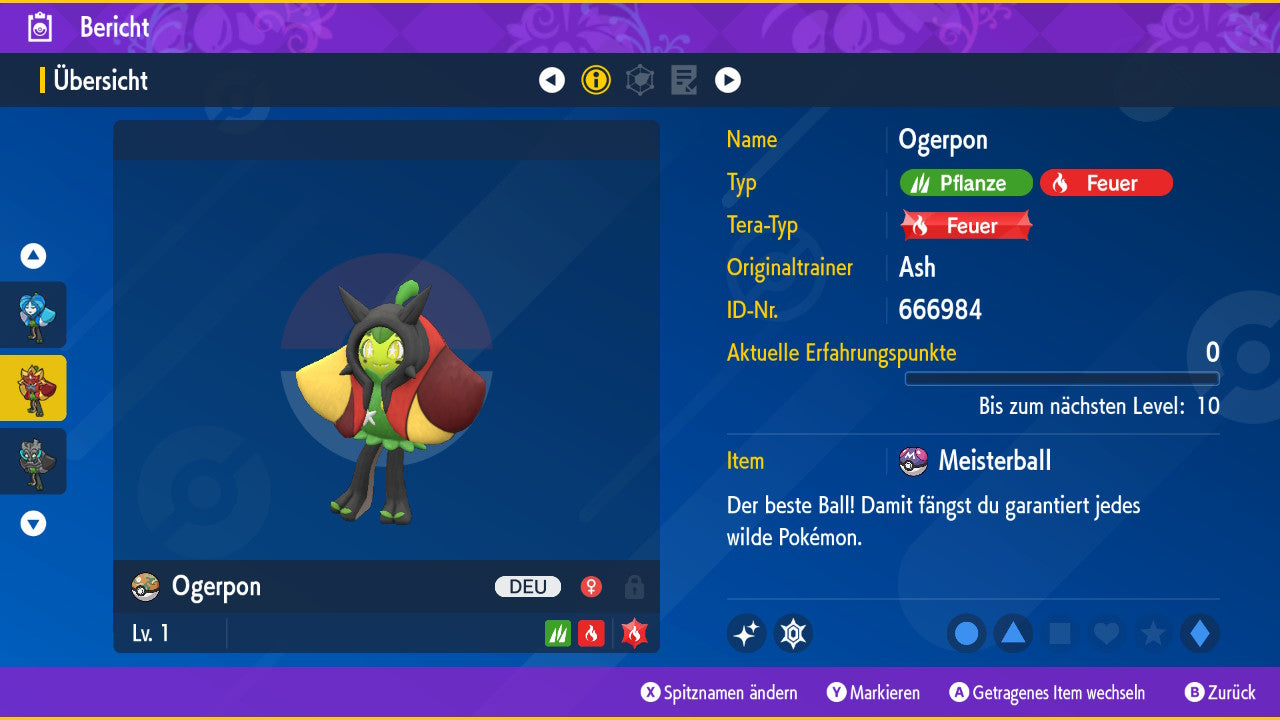The image size is (1280, 720).
Task: Toggle the circle marking
Action: (965, 633)
